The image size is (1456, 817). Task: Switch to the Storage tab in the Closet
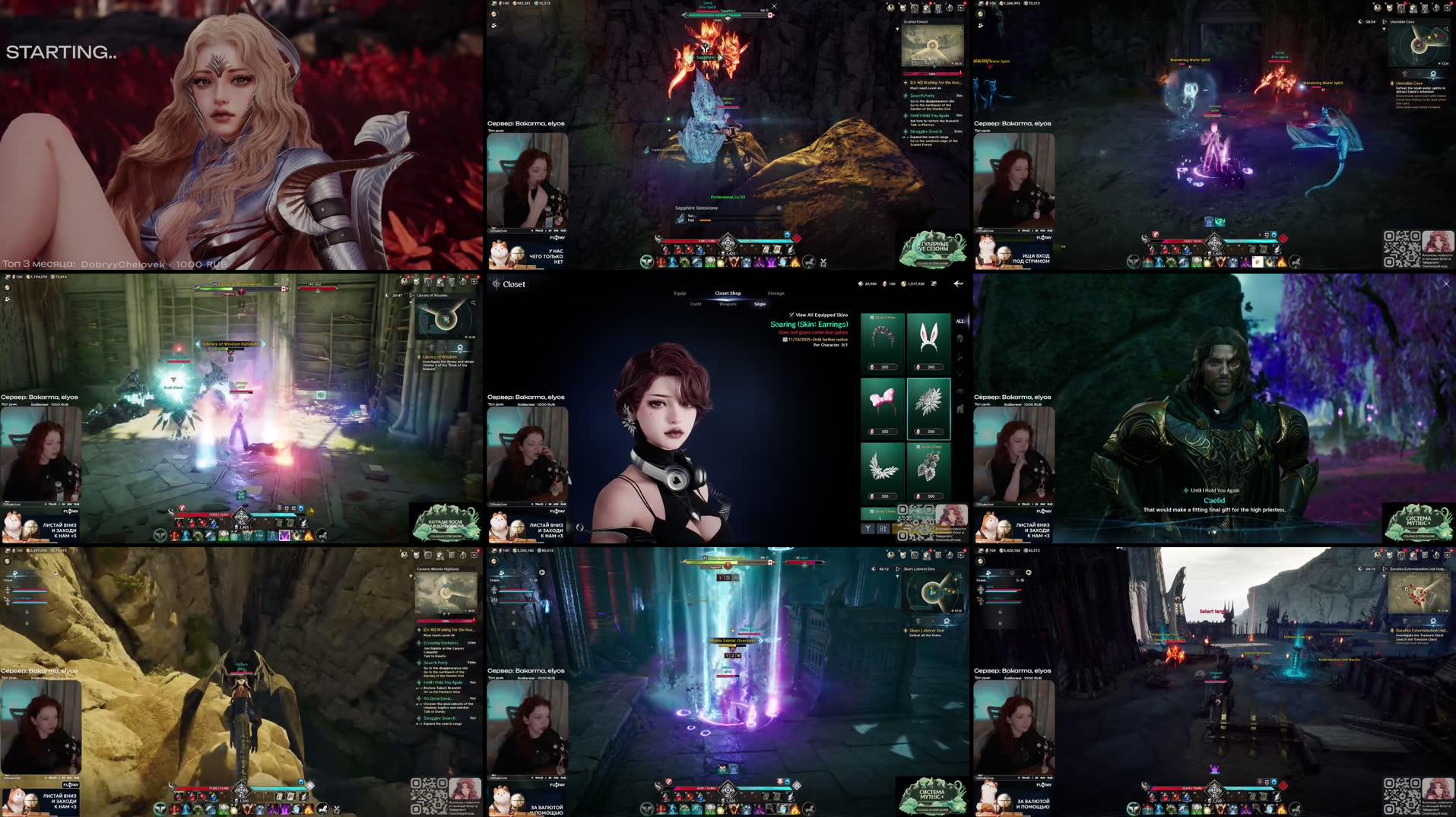click(776, 293)
